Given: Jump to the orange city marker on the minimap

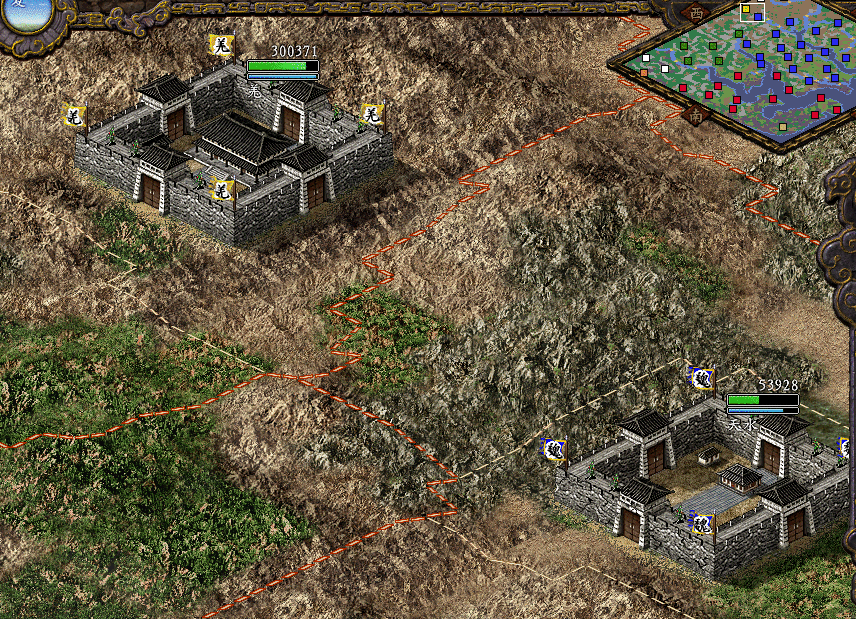Looking at the screenshot, I should (x=646, y=72).
